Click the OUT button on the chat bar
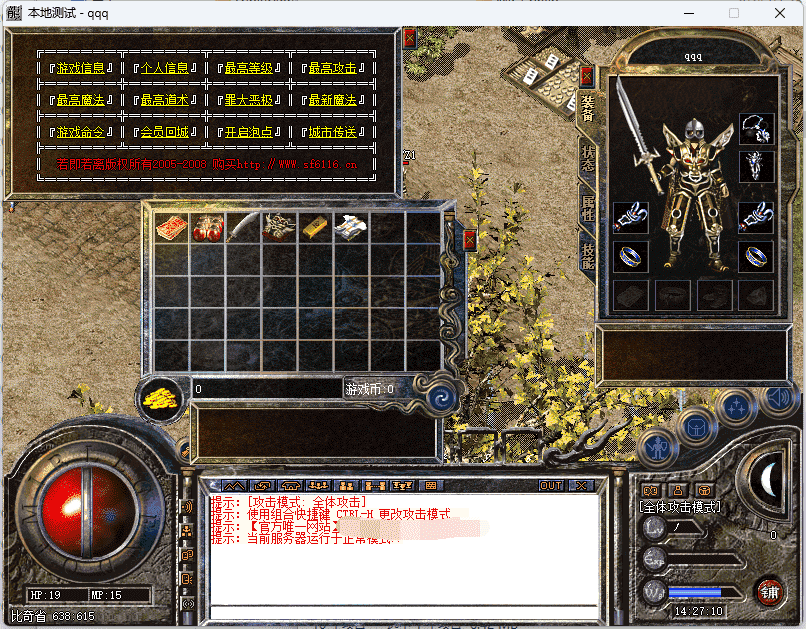Viewport: 806px width, 629px height. coord(551,485)
